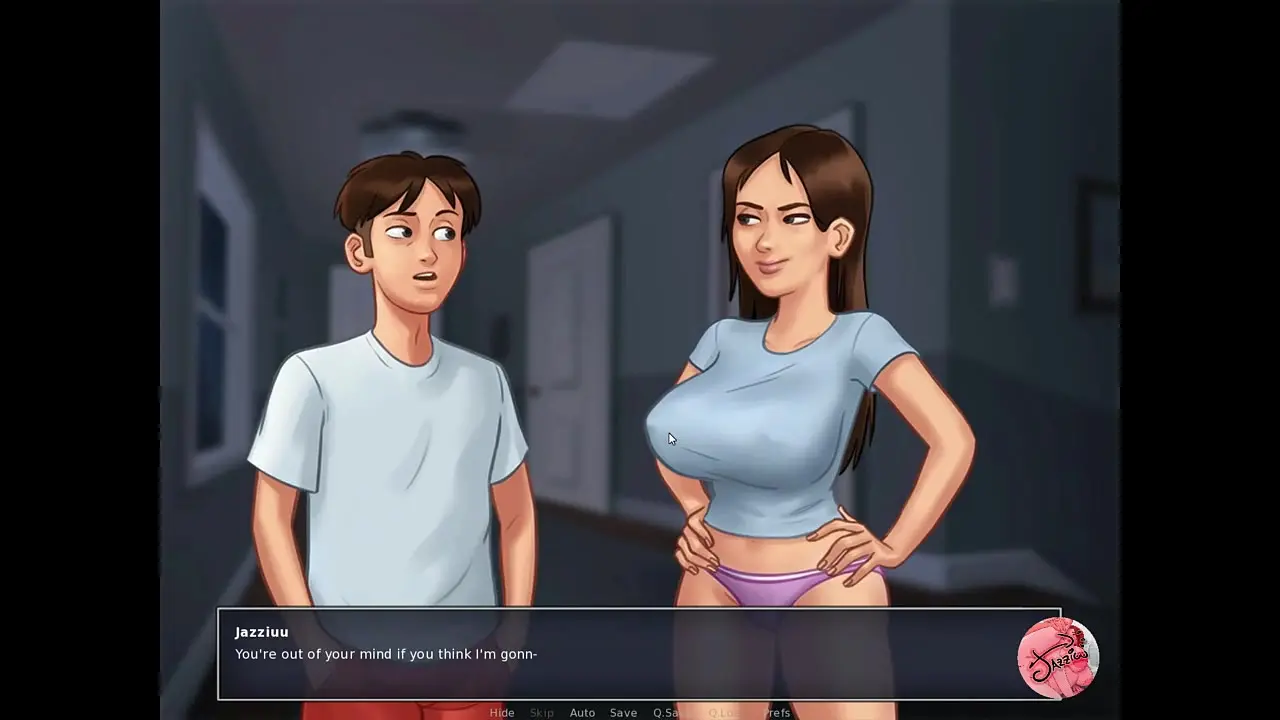Screen dimensions: 1280x720
Task: Quick load with Q.Load
Action: (723, 713)
